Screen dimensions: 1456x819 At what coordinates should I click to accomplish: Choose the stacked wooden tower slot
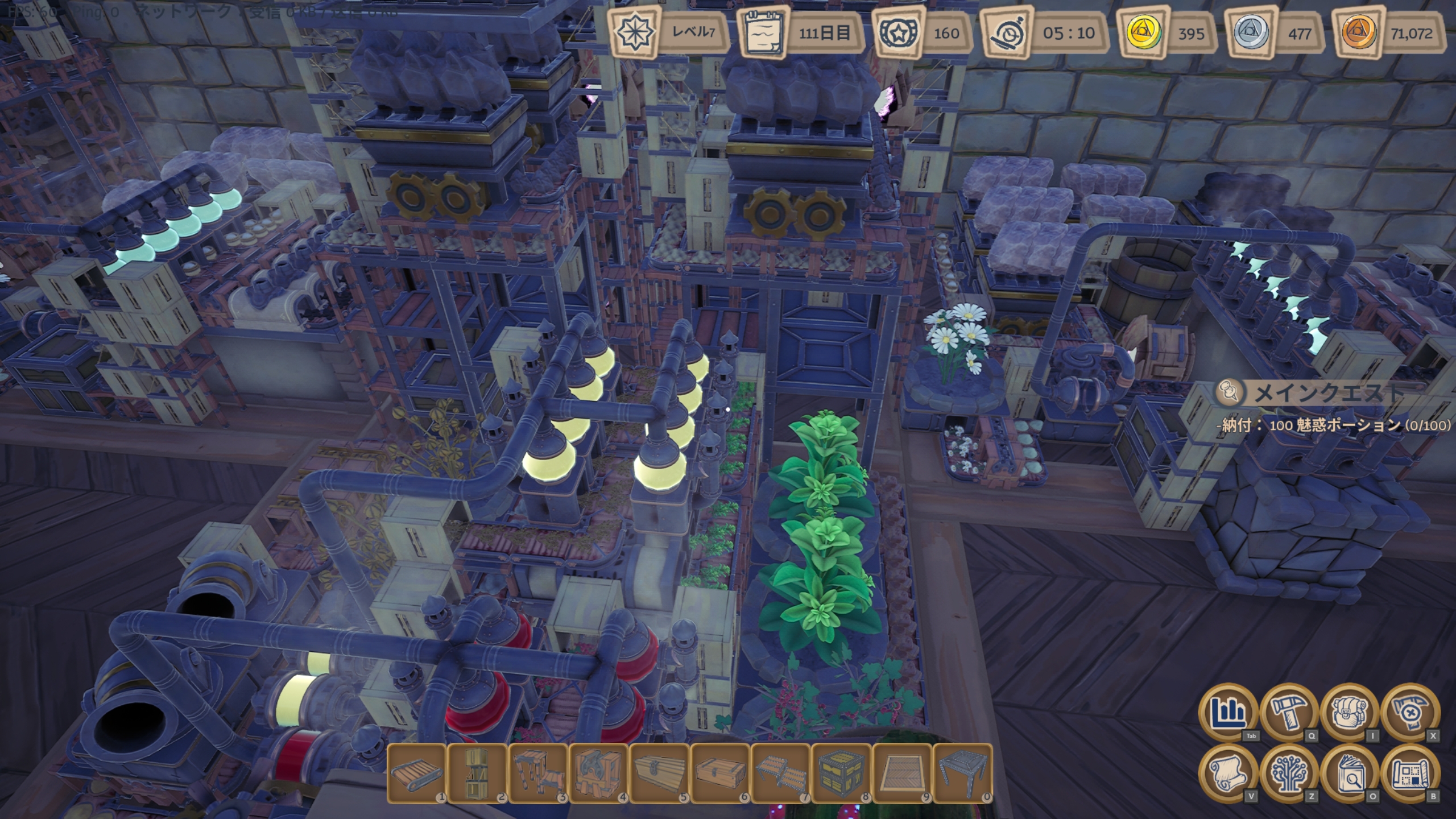pyautogui.click(x=478, y=773)
